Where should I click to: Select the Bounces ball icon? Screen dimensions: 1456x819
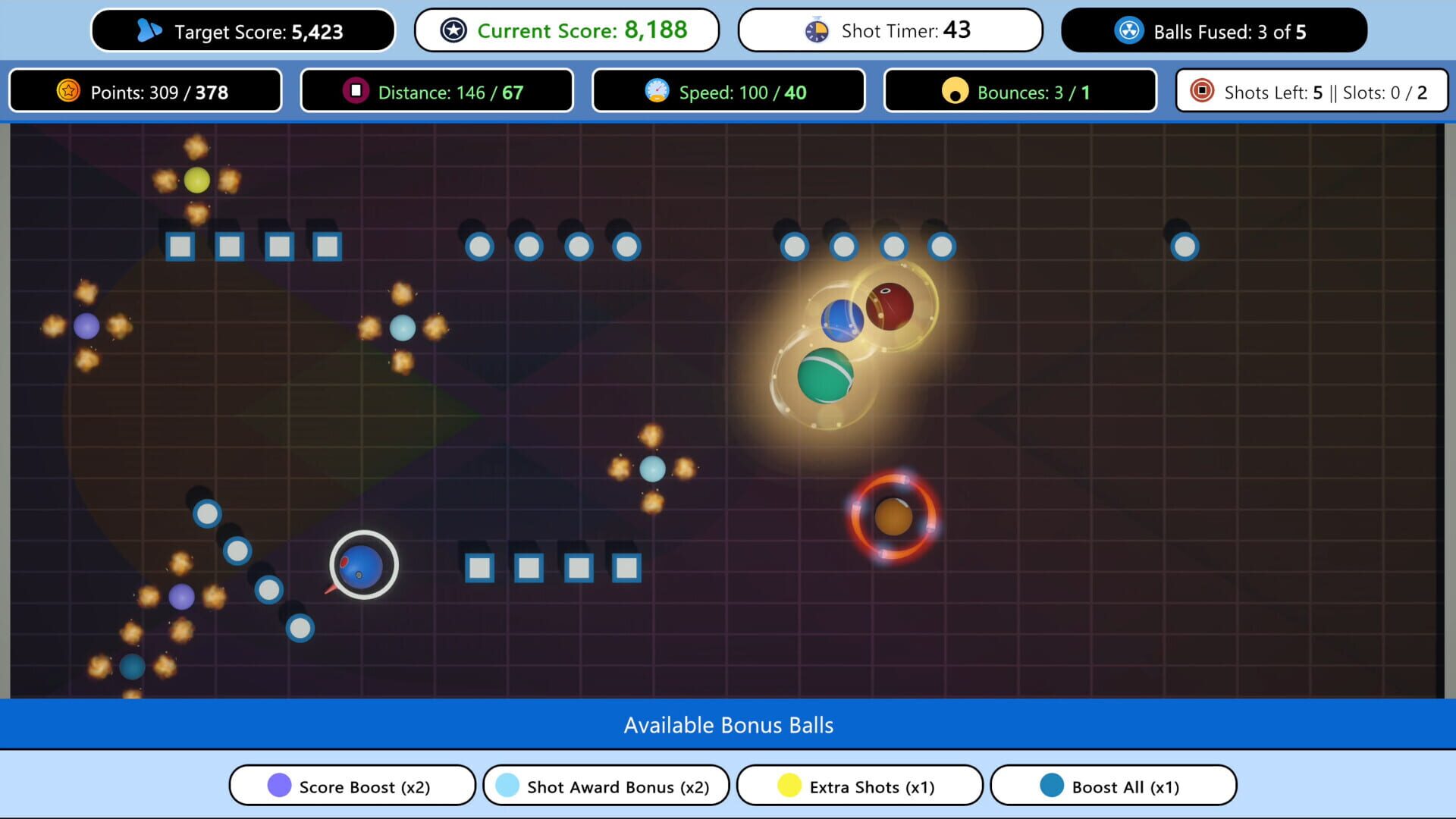pos(956,91)
